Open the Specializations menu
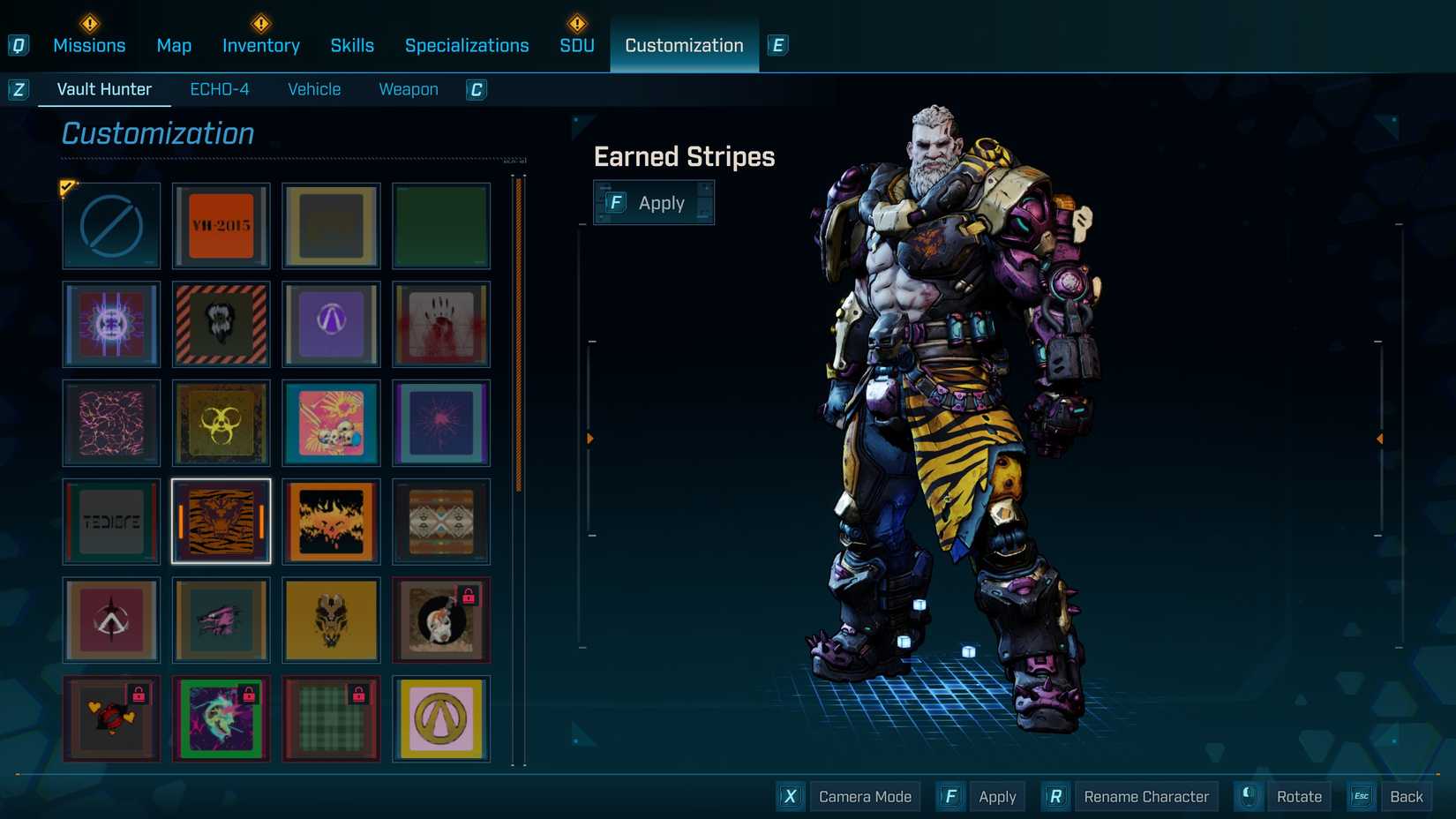The image size is (1456, 819). pos(467,45)
